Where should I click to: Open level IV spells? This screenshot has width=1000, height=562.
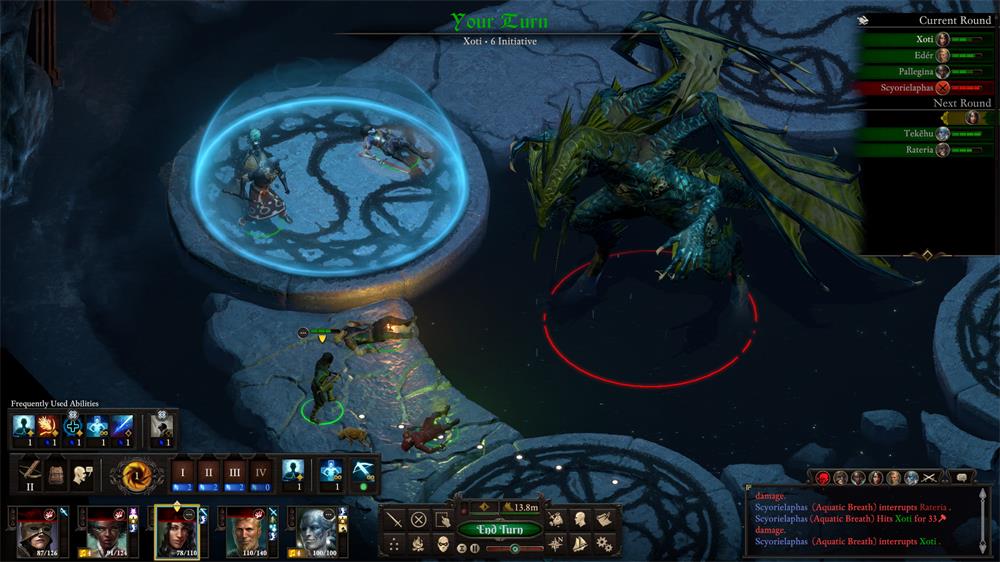(261, 472)
